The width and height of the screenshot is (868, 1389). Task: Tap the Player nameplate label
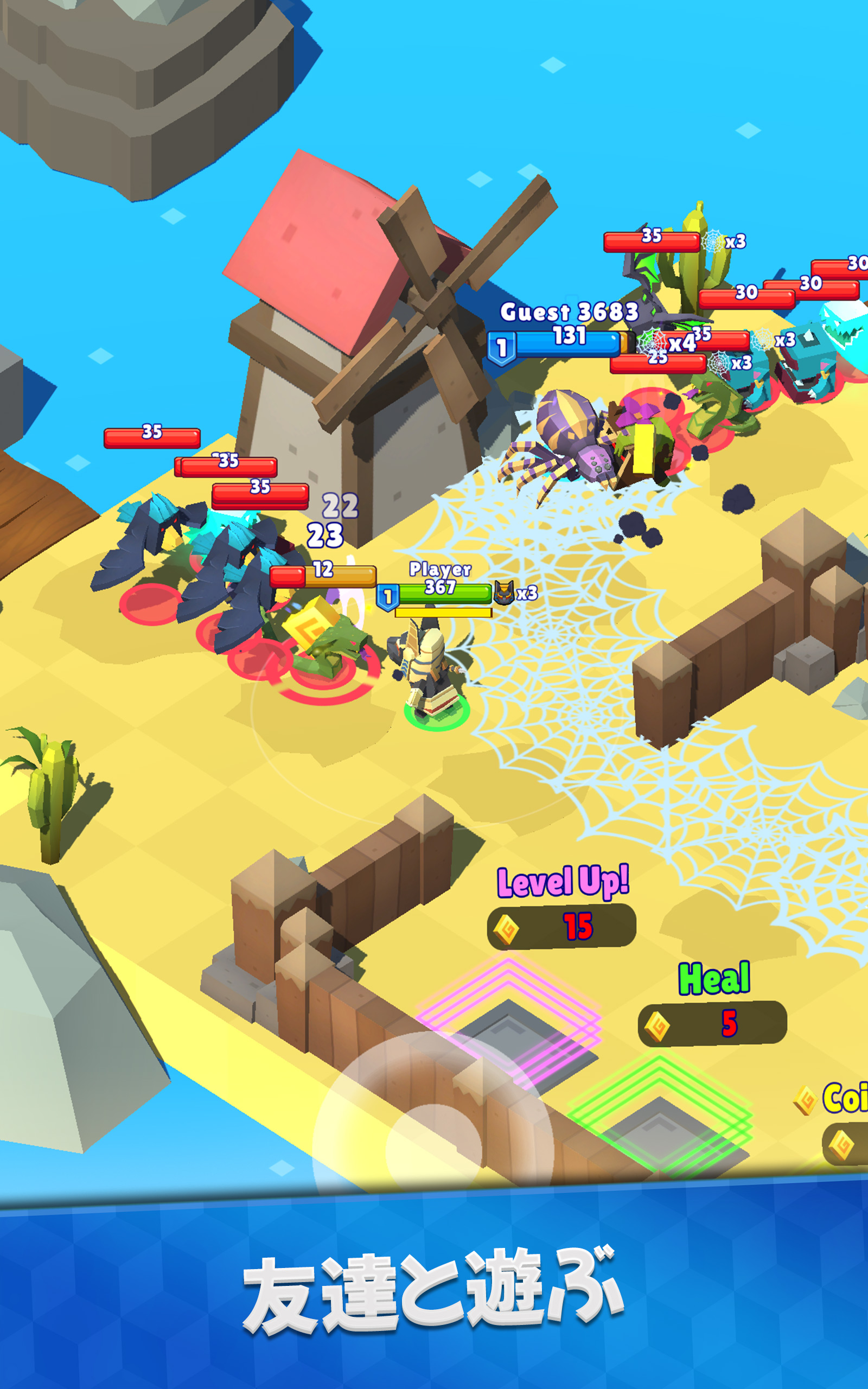[441, 569]
